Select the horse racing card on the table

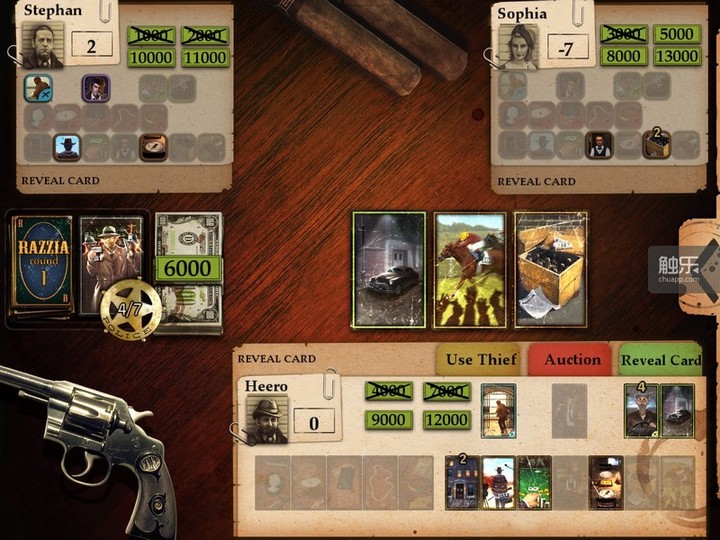[468, 269]
